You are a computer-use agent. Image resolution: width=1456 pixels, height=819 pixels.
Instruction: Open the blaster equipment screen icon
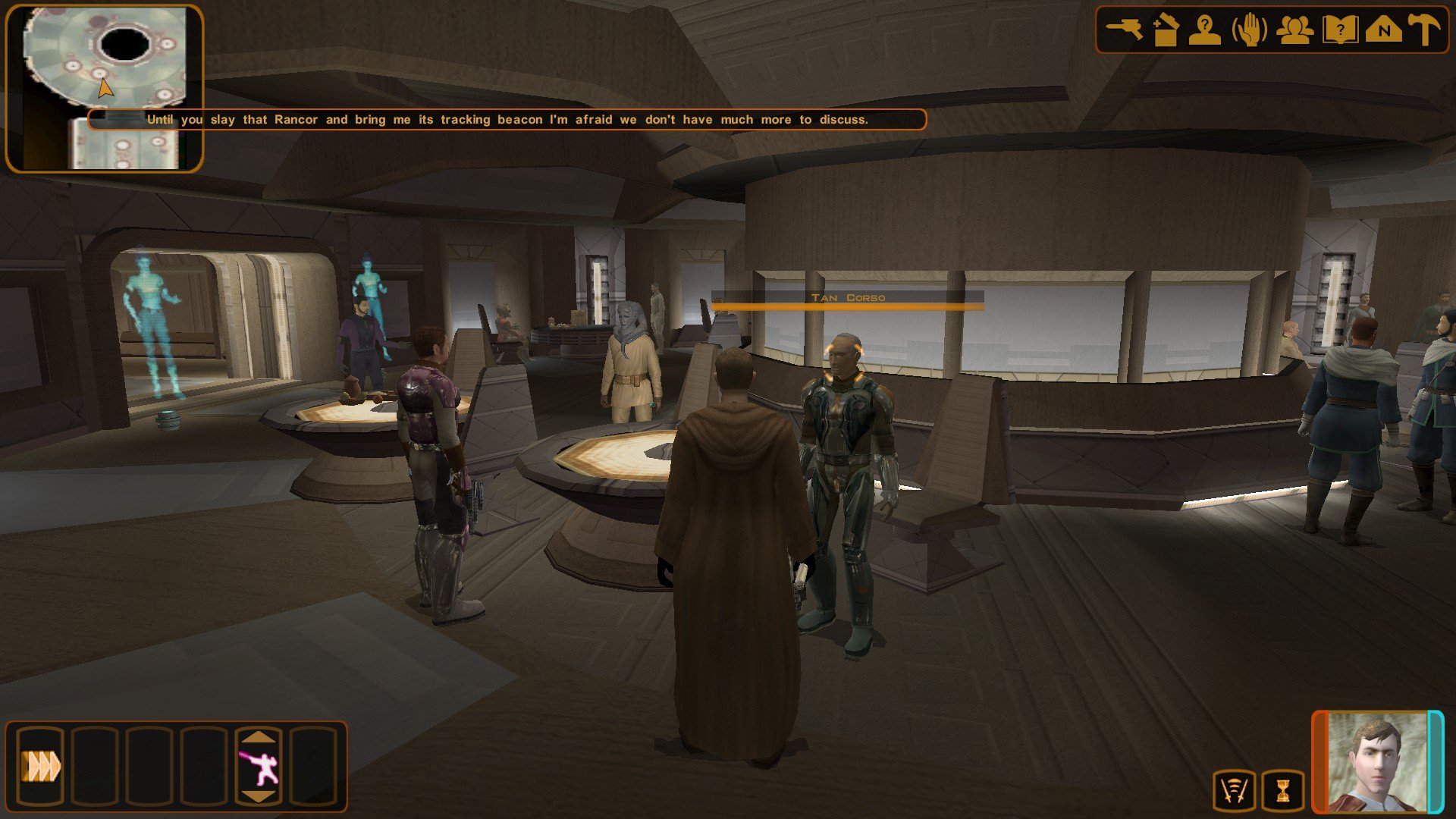click(x=1124, y=30)
